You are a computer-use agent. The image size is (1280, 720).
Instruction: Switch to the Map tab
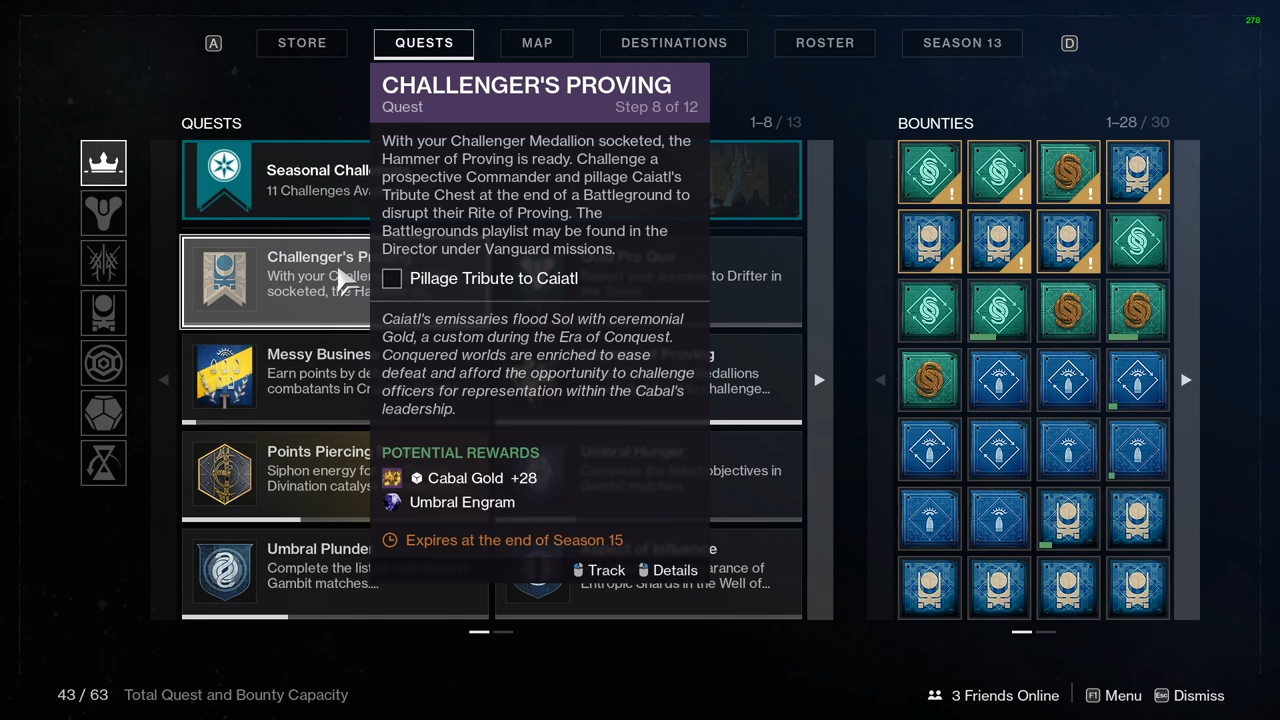point(537,43)
